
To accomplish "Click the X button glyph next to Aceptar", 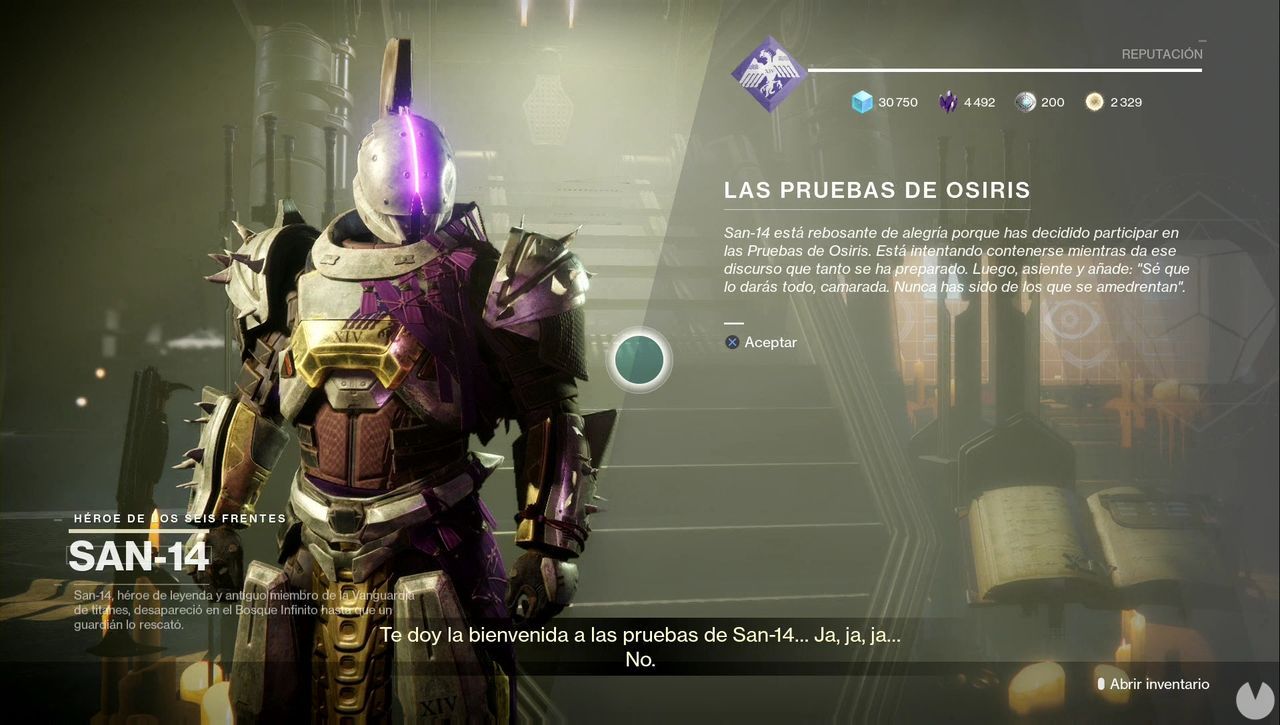I will (x=731, y=342).
